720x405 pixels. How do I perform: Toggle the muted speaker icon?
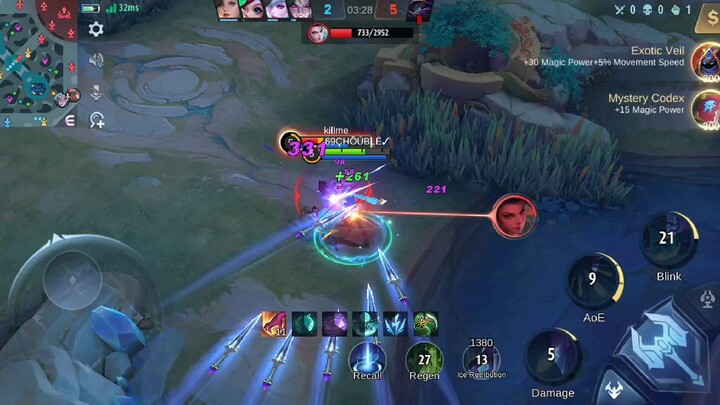(96, 60)
